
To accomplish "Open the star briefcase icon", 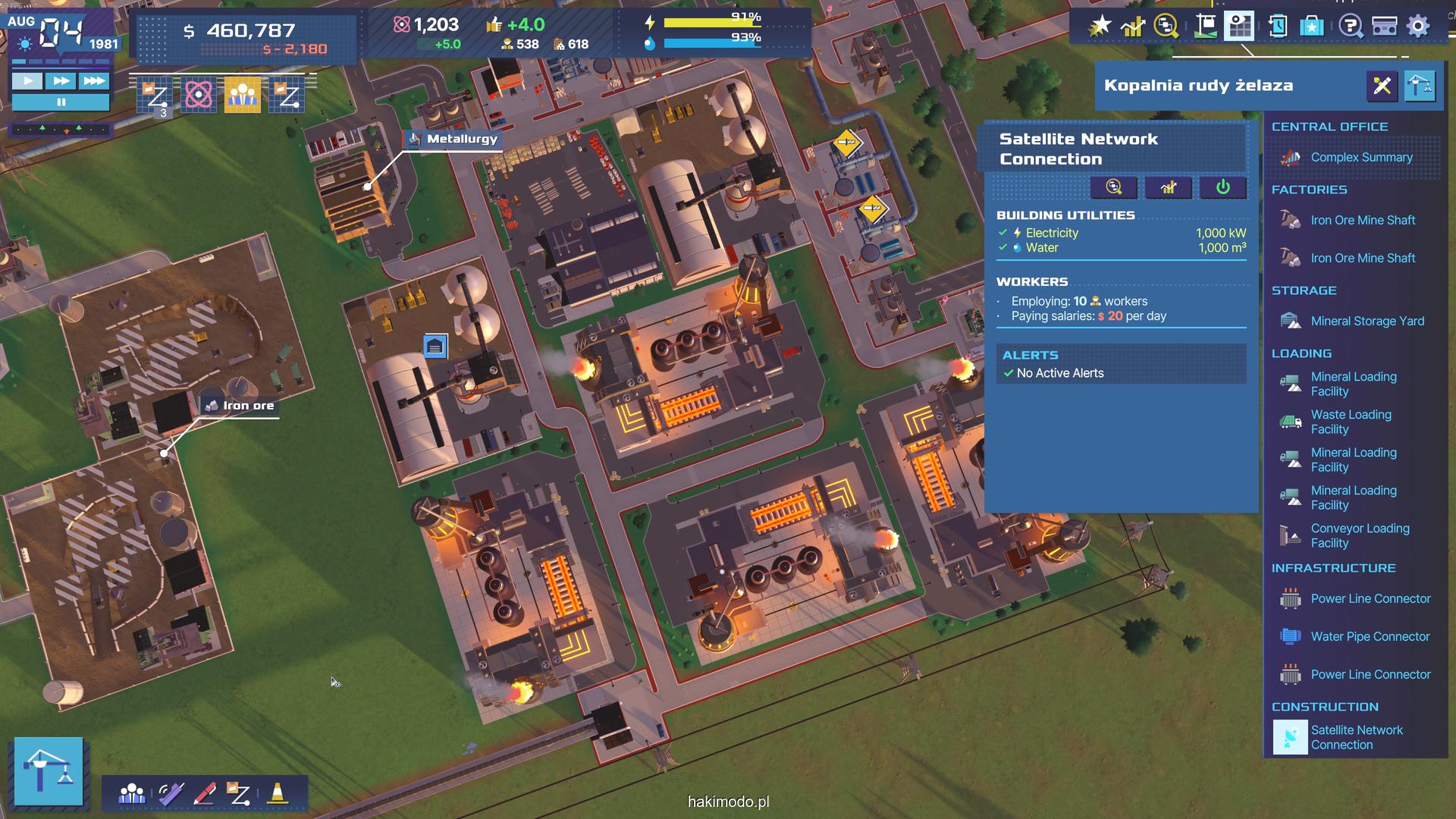I will 1312,27.
